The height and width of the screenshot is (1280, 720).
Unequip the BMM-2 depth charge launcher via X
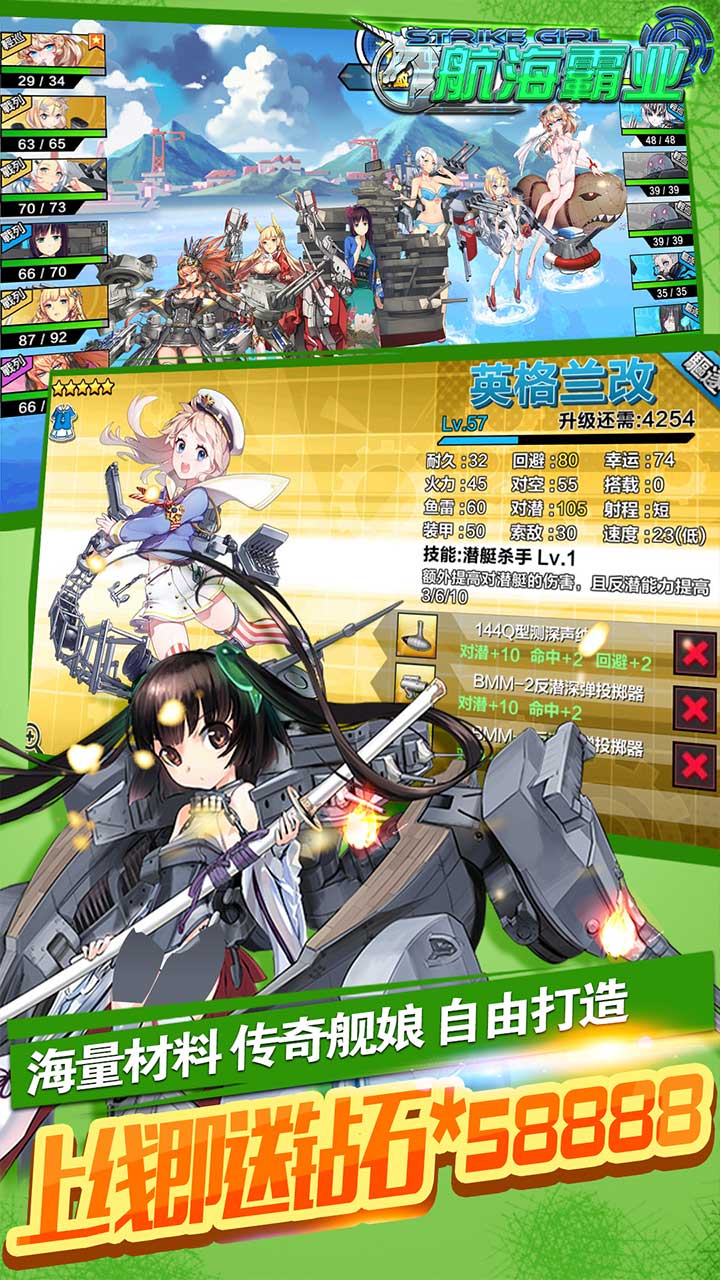[692, 708]
